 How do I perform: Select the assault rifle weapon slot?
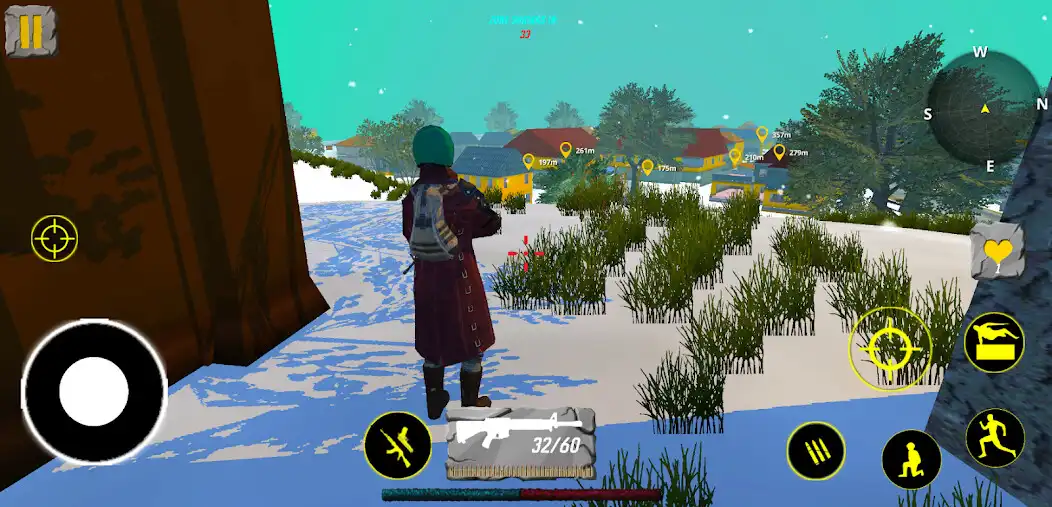pyautogui.click(x=520, y=442)
